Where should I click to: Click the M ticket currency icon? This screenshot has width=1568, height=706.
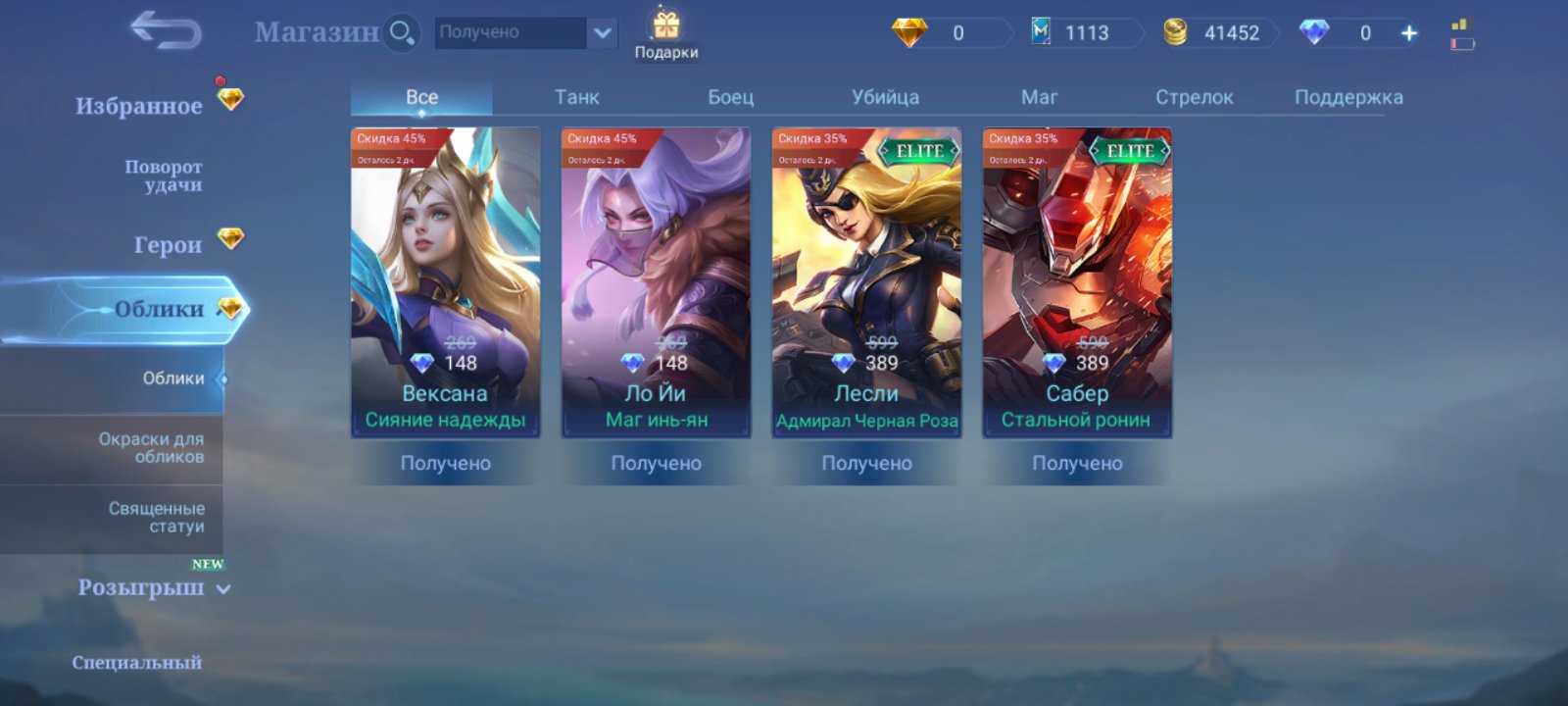(x=1039, y=31)
